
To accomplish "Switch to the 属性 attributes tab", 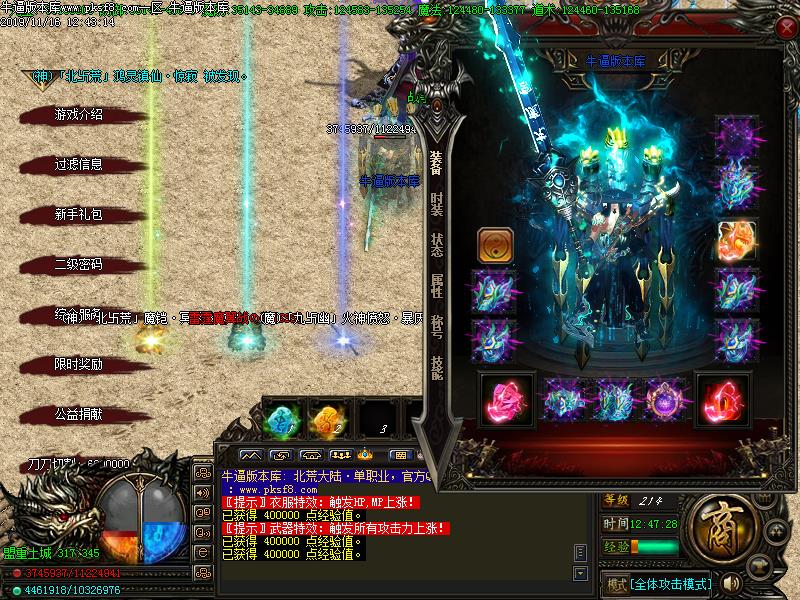I will coord(436,286).
